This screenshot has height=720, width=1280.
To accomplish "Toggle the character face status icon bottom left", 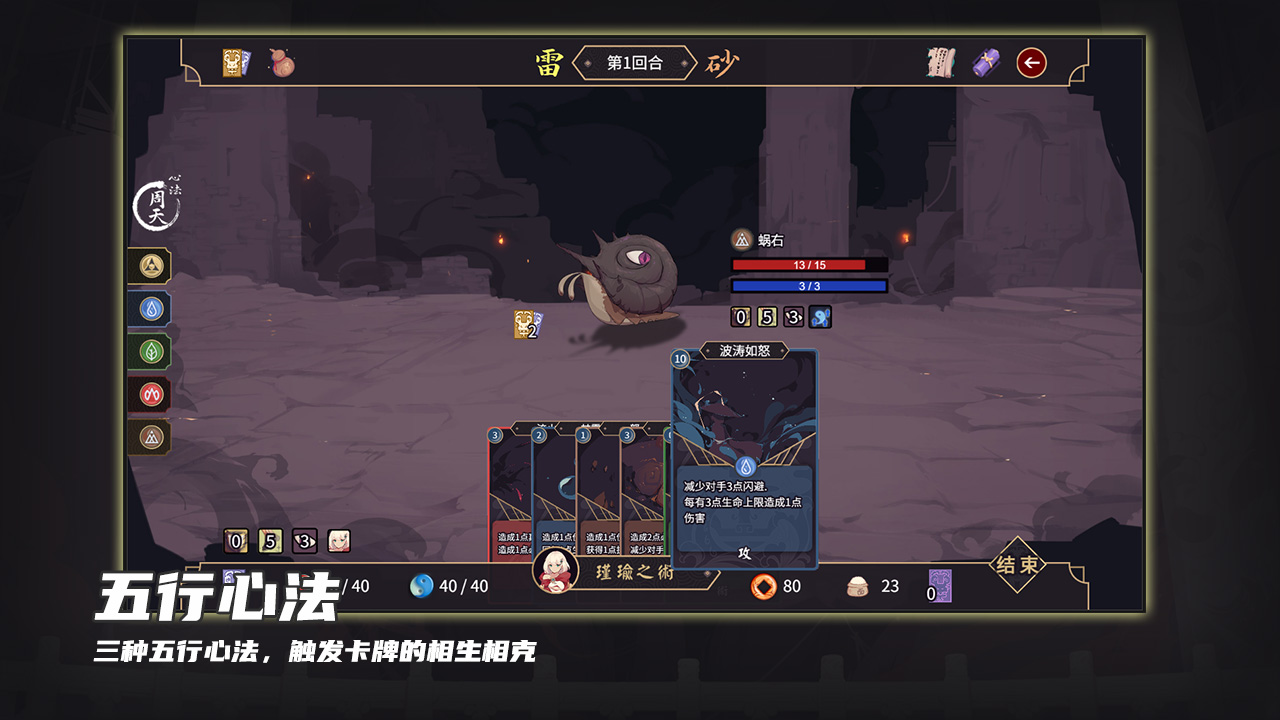I will pyautogui.click(x=338, y=540).
